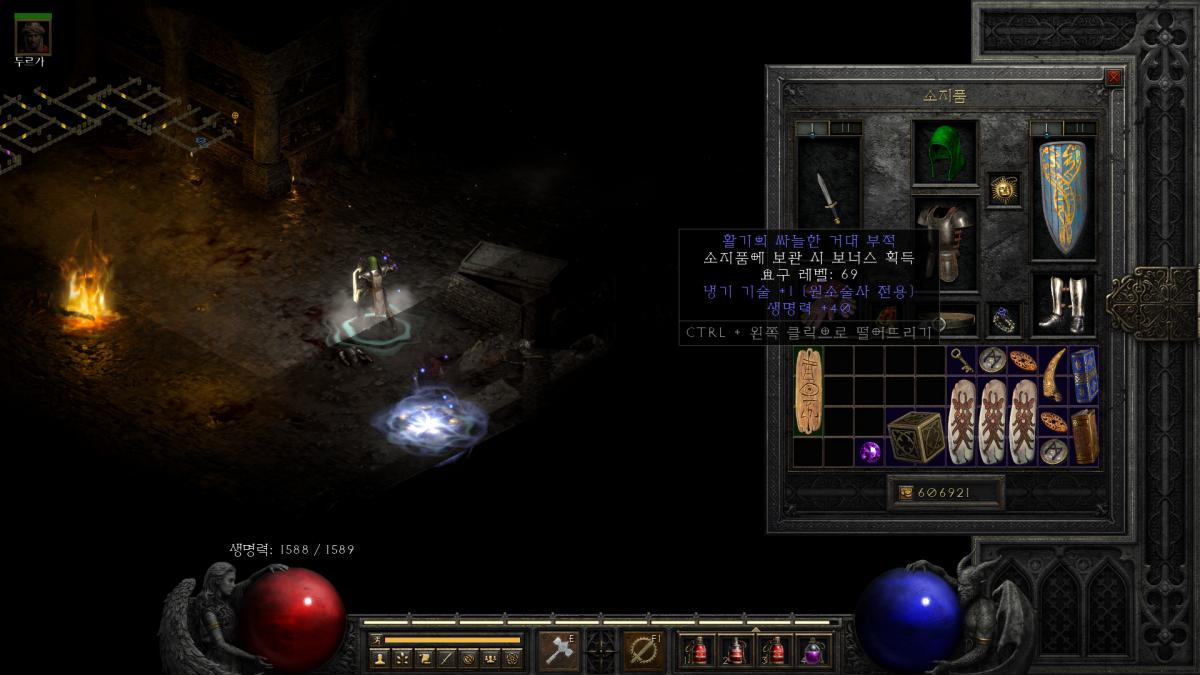Click the blue tome in the inventory
This screenshot has width=1200, height=675.
click(1084, 375)
